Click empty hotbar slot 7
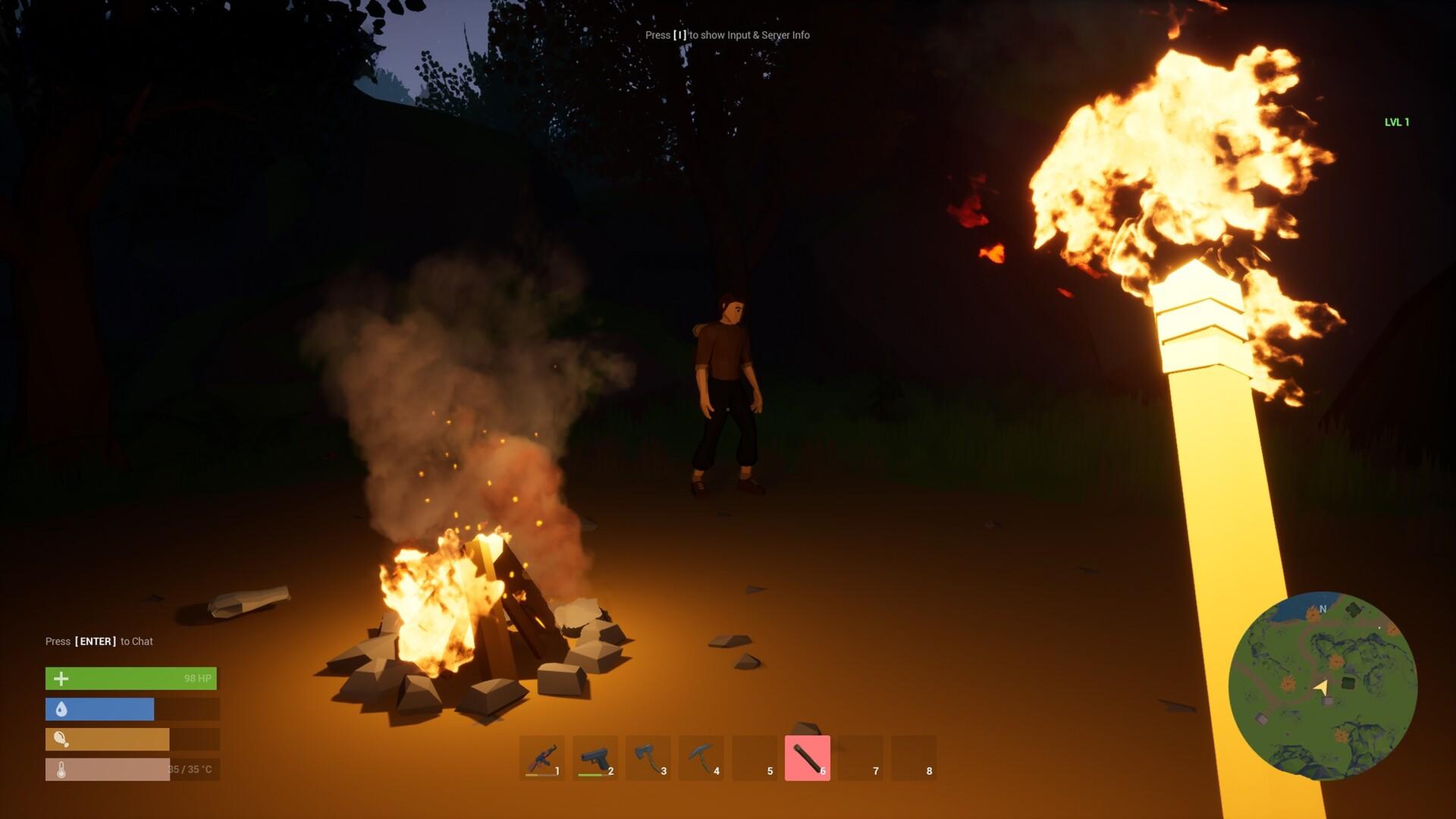 click(x=860, y=756)
